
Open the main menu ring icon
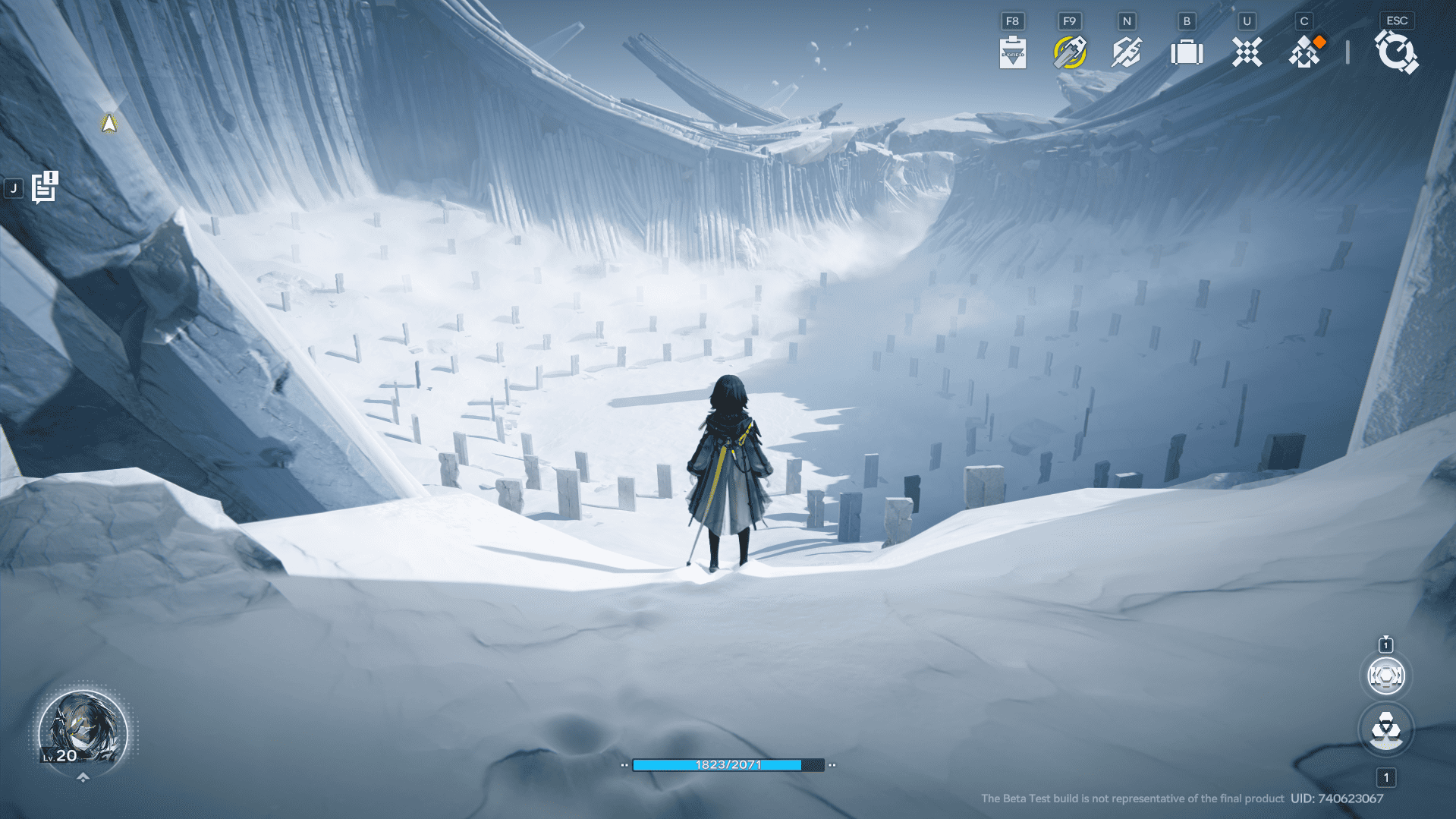[1396, 52]
